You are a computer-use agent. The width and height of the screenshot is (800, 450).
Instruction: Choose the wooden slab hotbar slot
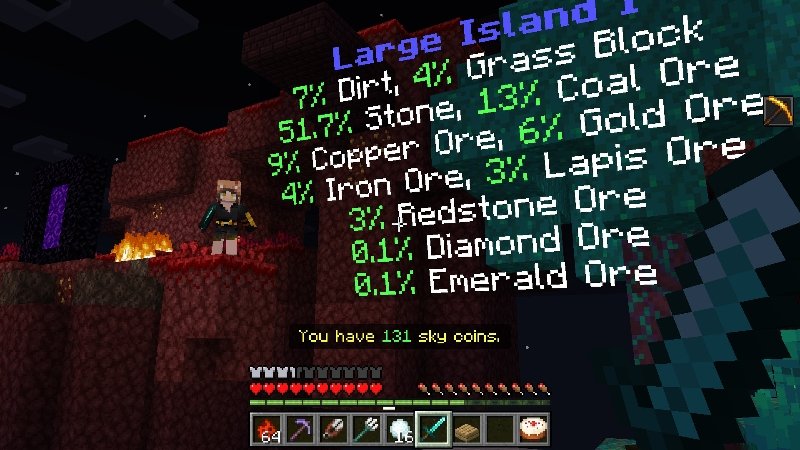pyautogui.click(x=465, y=429)
